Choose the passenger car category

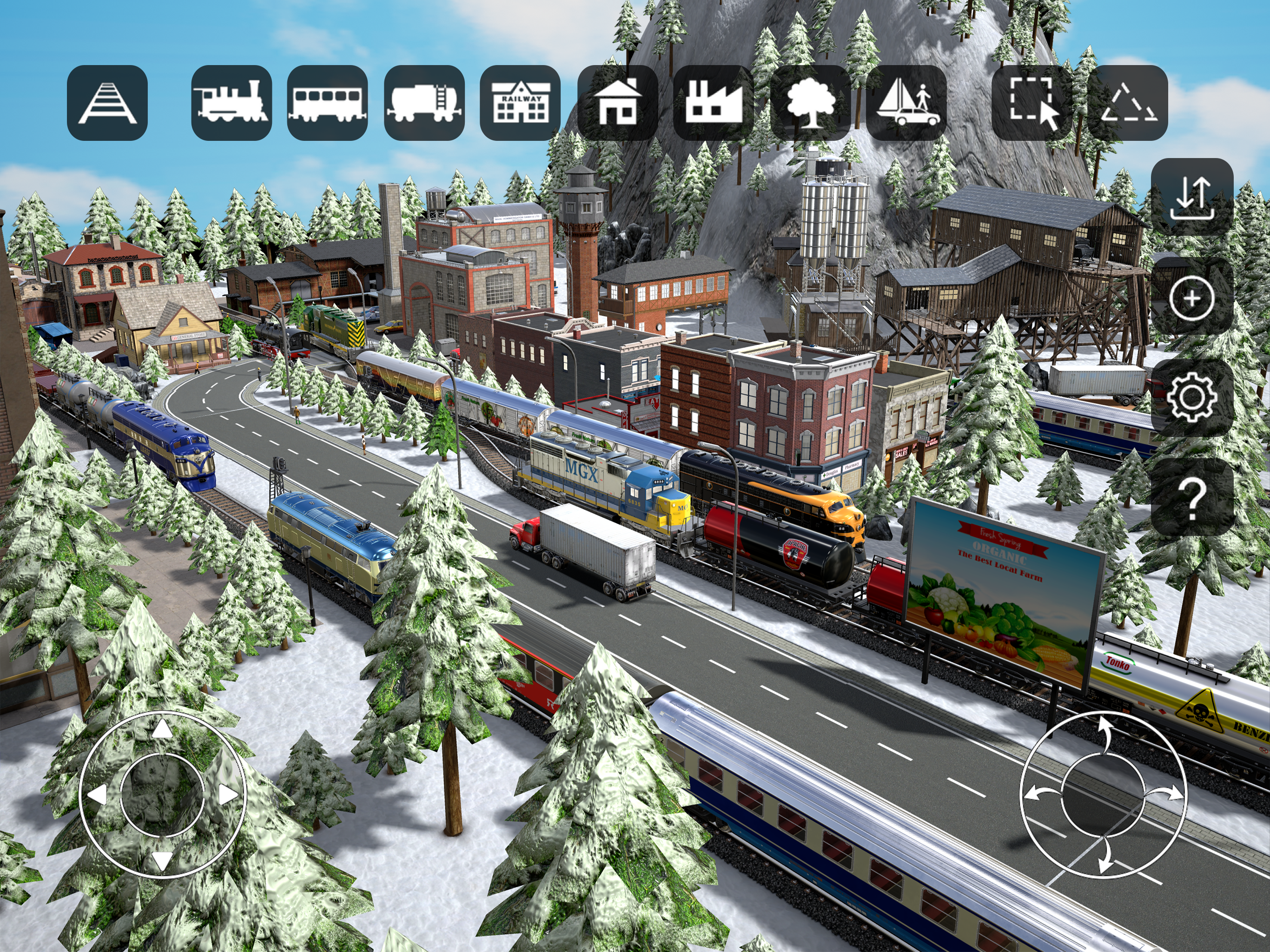click(x=327, y=103)
